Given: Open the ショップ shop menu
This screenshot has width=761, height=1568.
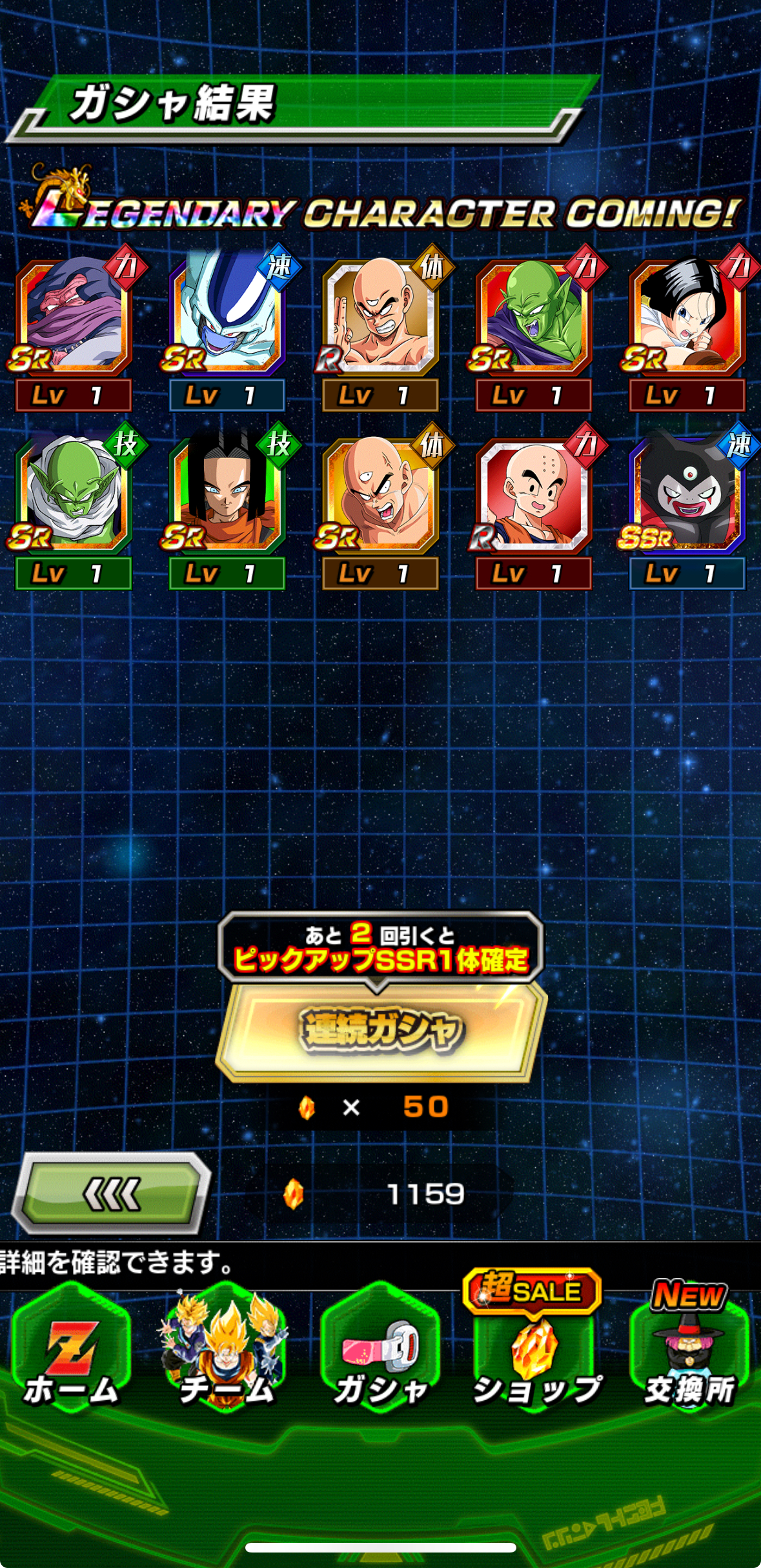Looking at the screenshot, I should (534, 1355).
